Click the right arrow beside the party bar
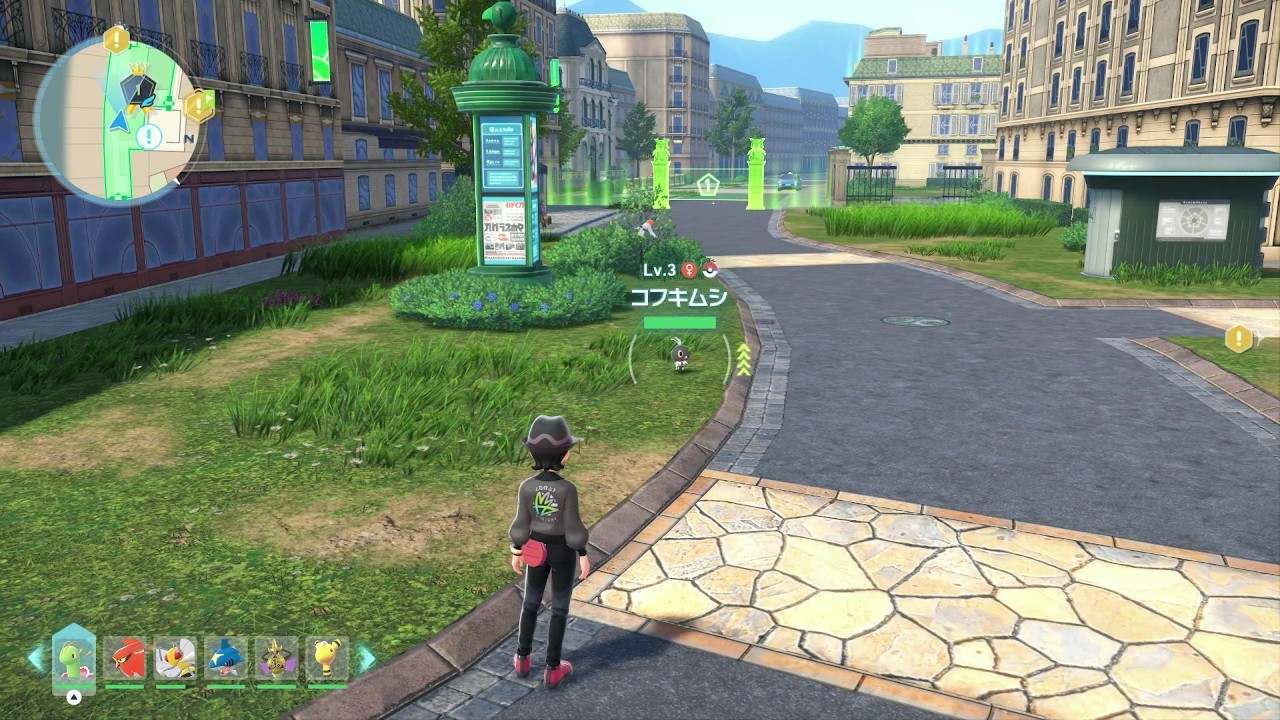The width and height of the screenshot is (1280, 720). [367, 658]
